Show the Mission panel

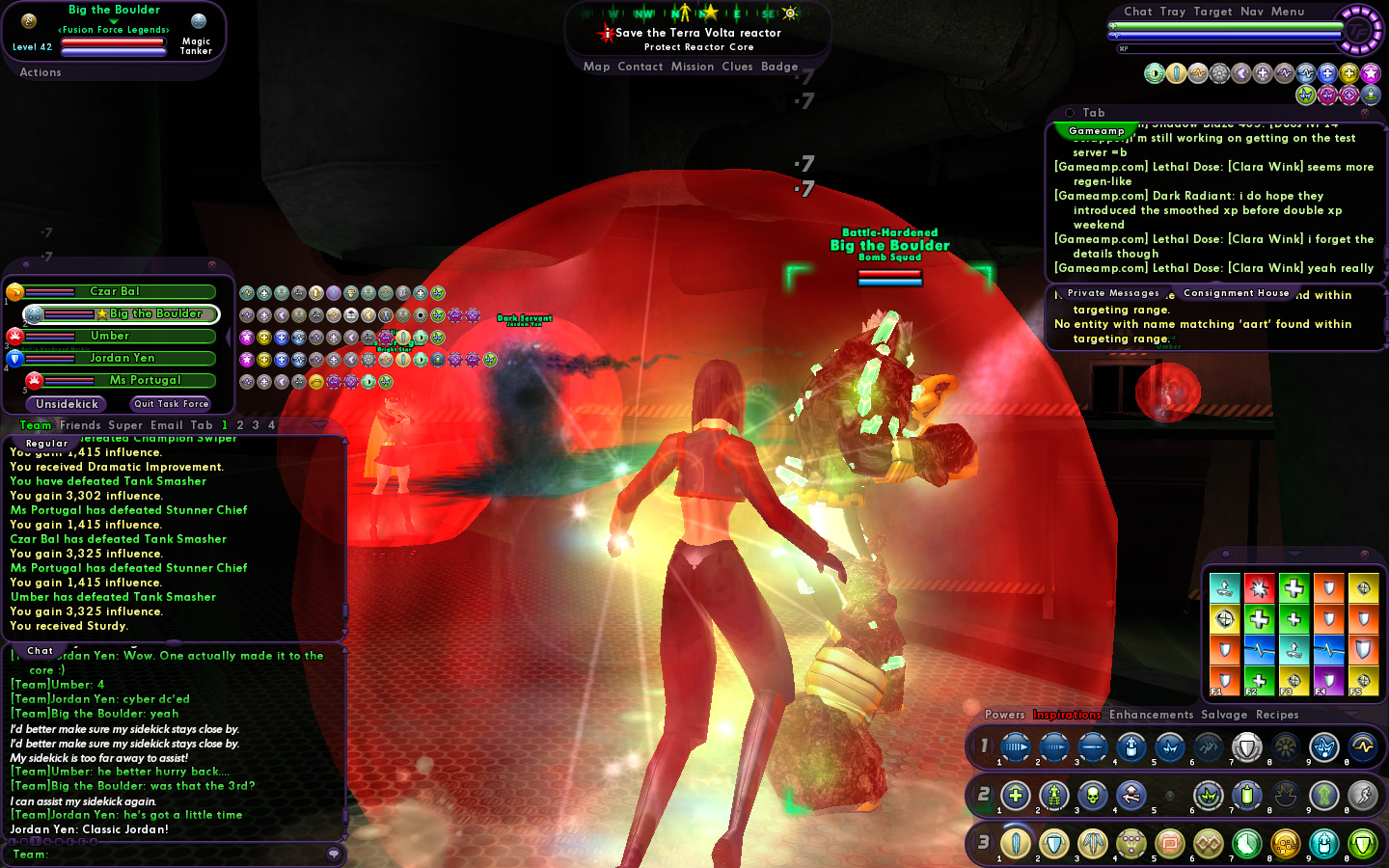pos(693,67)
